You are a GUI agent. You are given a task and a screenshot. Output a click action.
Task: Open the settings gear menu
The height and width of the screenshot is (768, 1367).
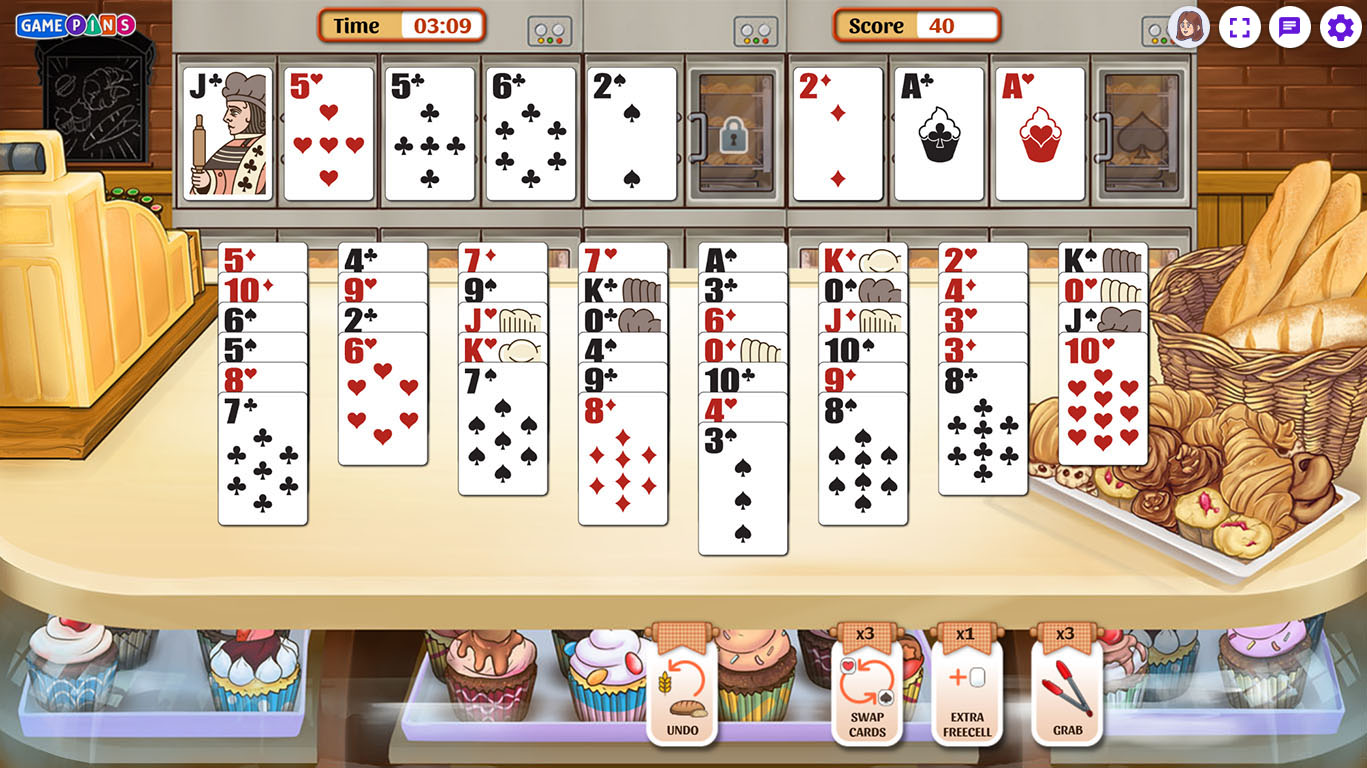(1340, 27)
